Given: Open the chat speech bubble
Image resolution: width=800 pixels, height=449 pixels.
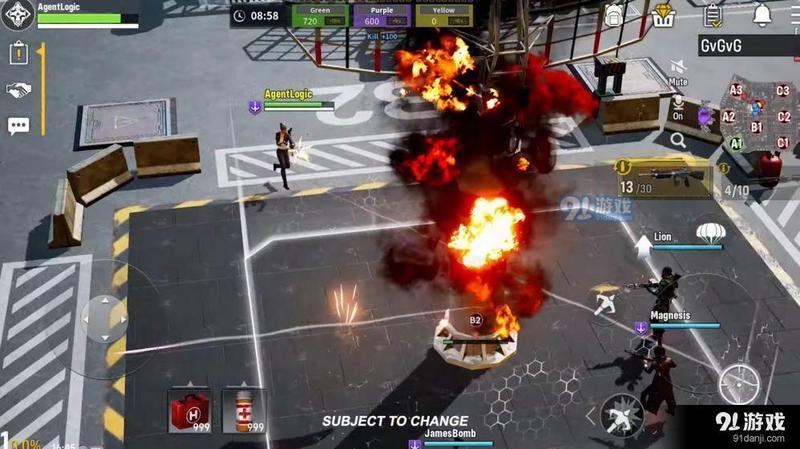Looking at the screenshot, I should click(18, 126).
